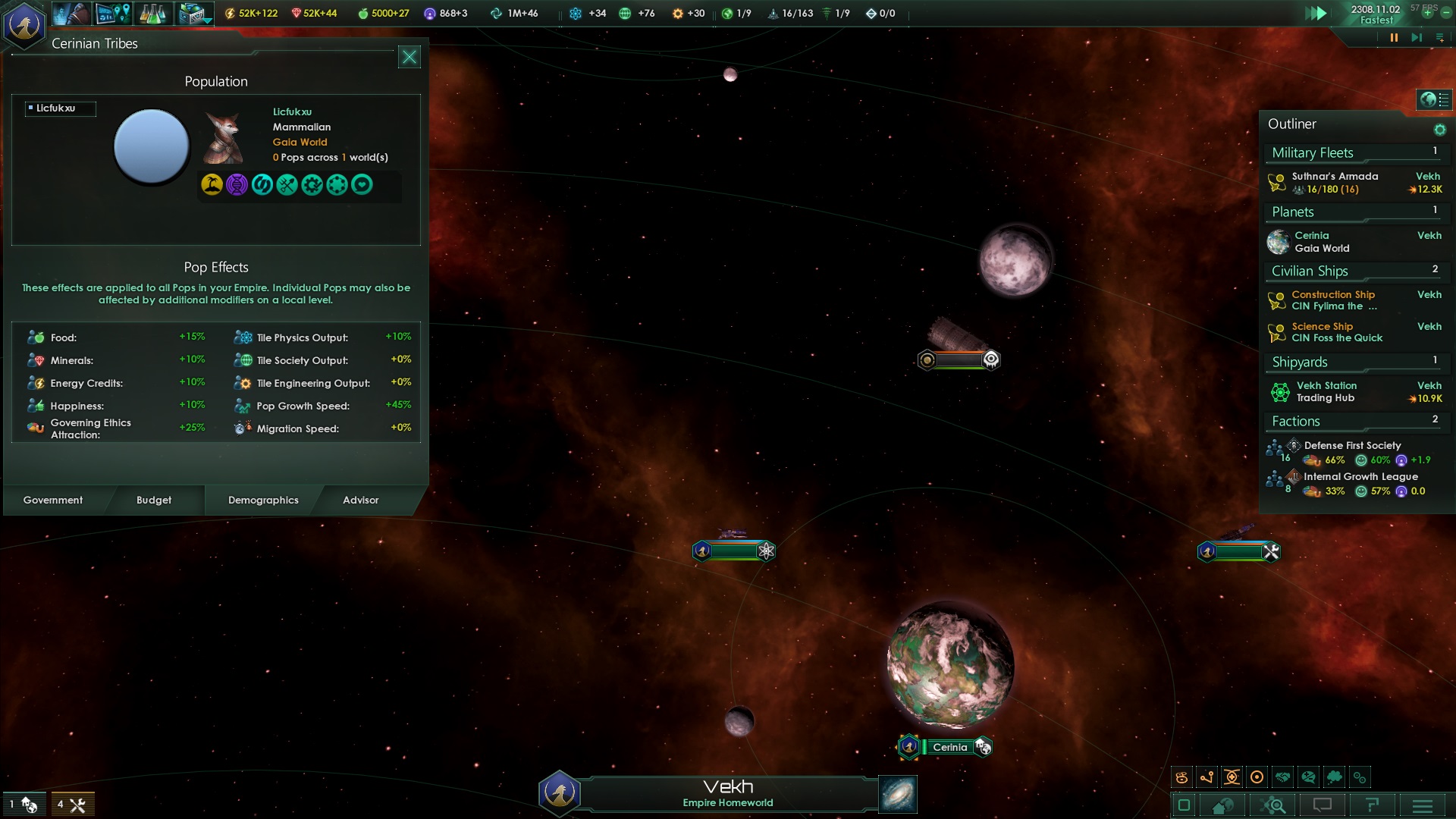This screenshot has width=1456, height=819.
Task: Switch to the Government tab
Action: point(53,500)
